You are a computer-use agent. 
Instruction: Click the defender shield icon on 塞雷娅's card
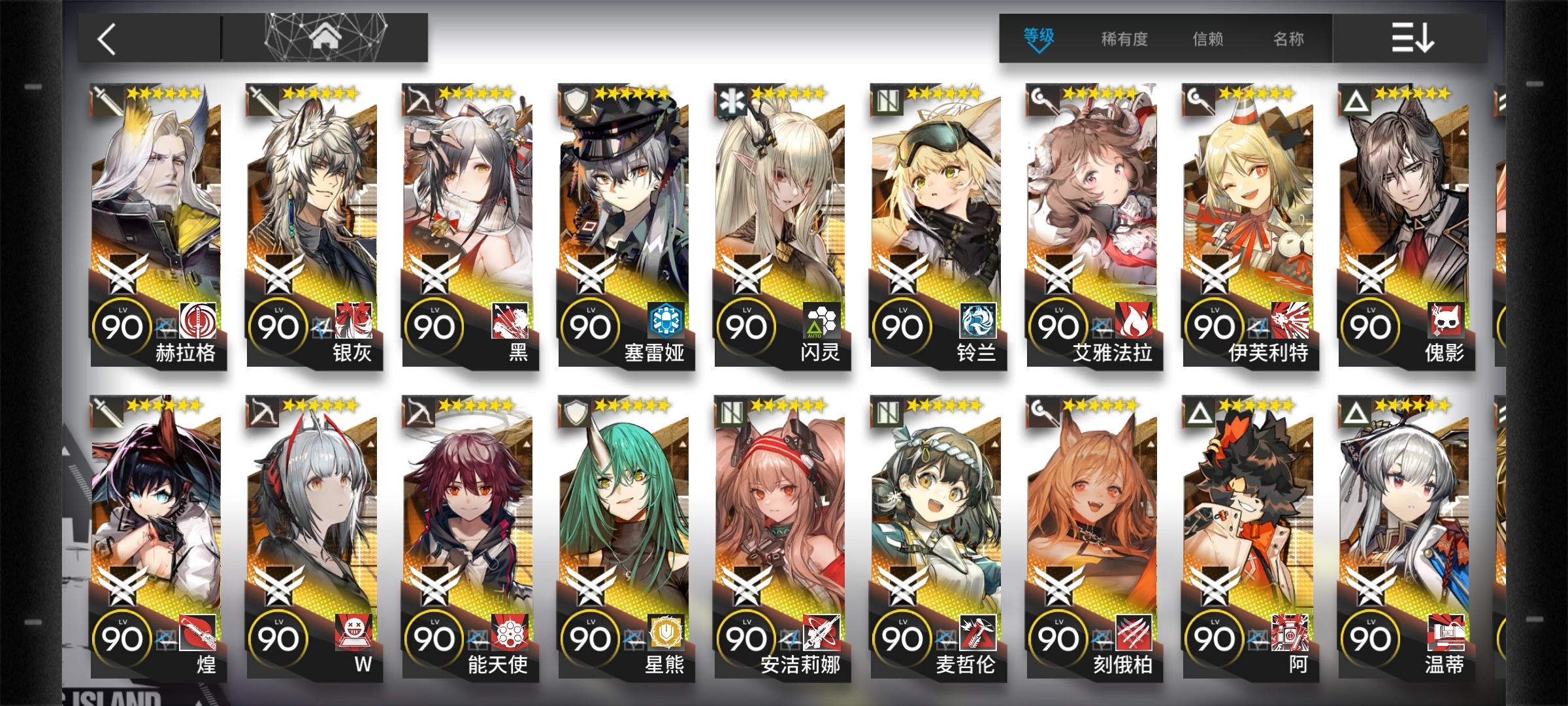(574, 98)
